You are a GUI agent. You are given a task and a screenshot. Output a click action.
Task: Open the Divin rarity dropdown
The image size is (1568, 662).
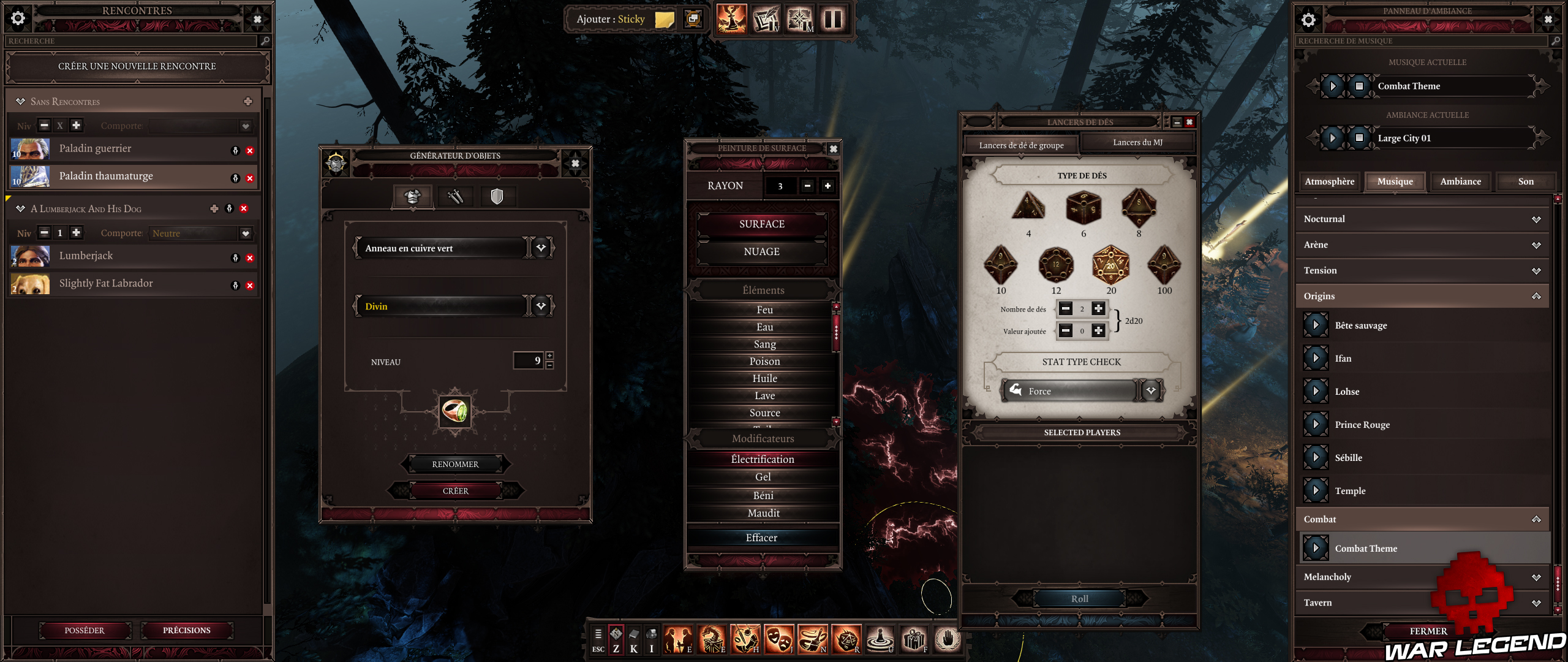(541, 306)
